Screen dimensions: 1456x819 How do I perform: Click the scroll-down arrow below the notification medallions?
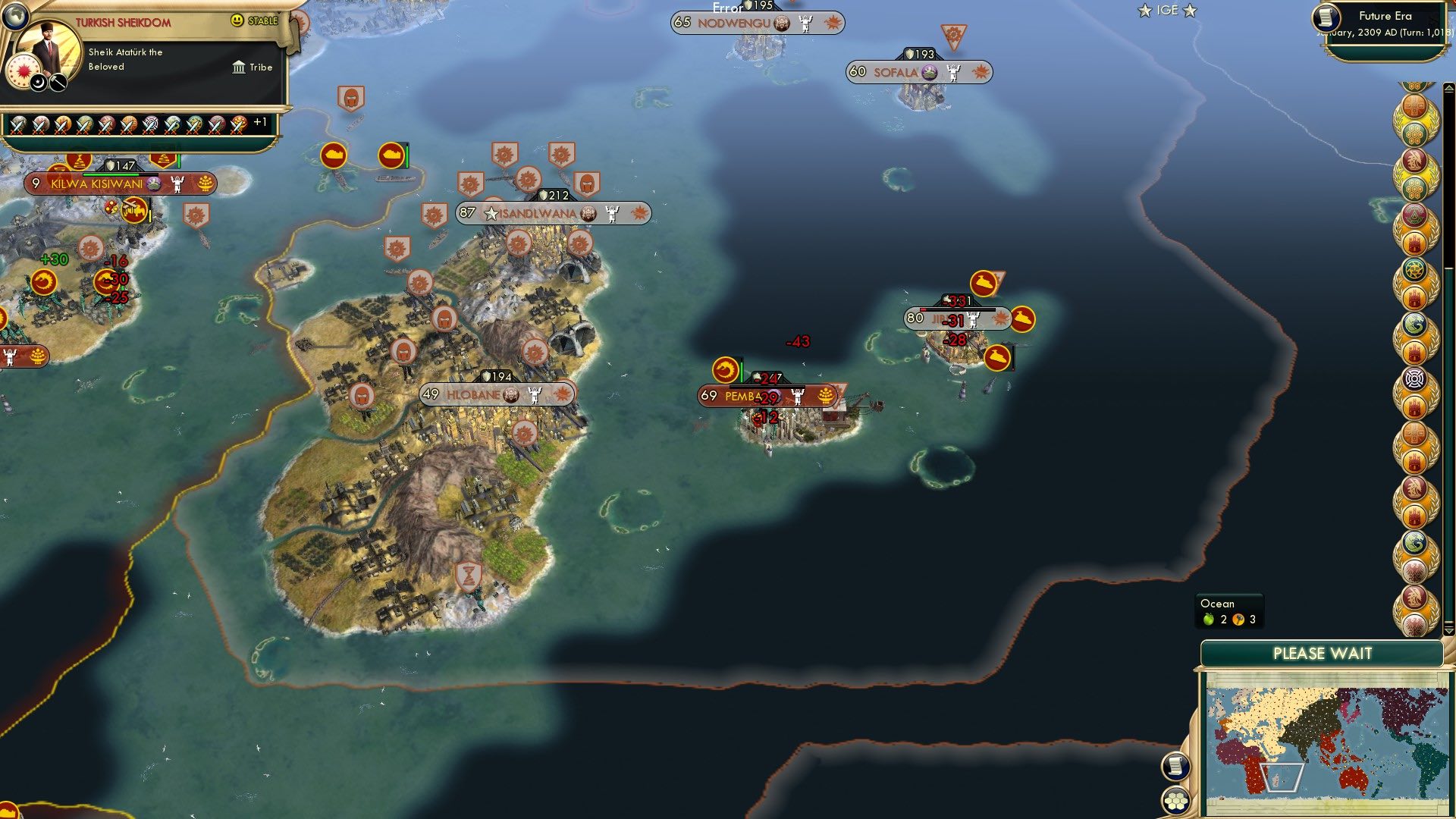pyautogui.click(x=1449, y=631)
